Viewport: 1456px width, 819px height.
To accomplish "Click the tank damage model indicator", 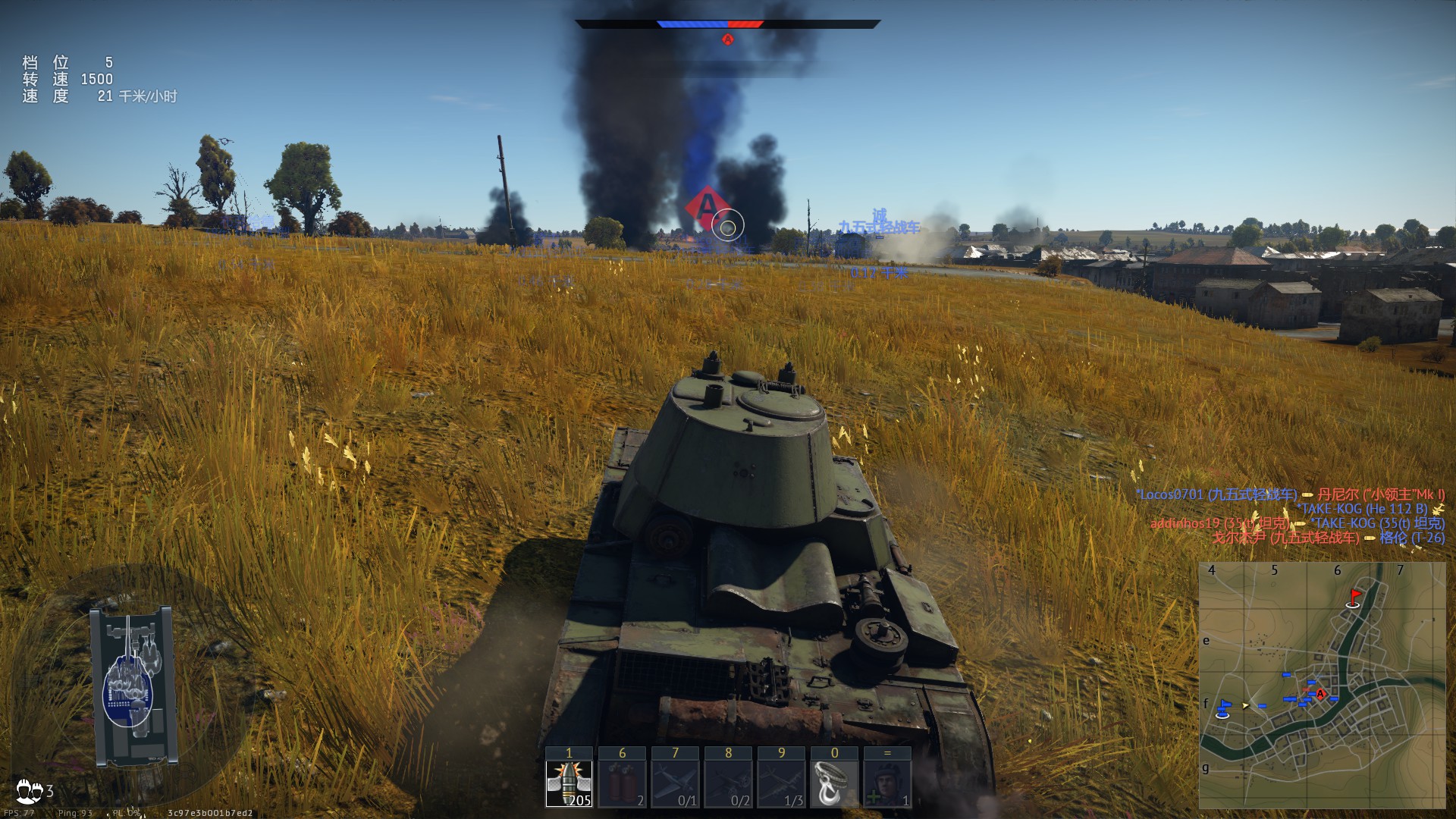I will pos(134,686).
